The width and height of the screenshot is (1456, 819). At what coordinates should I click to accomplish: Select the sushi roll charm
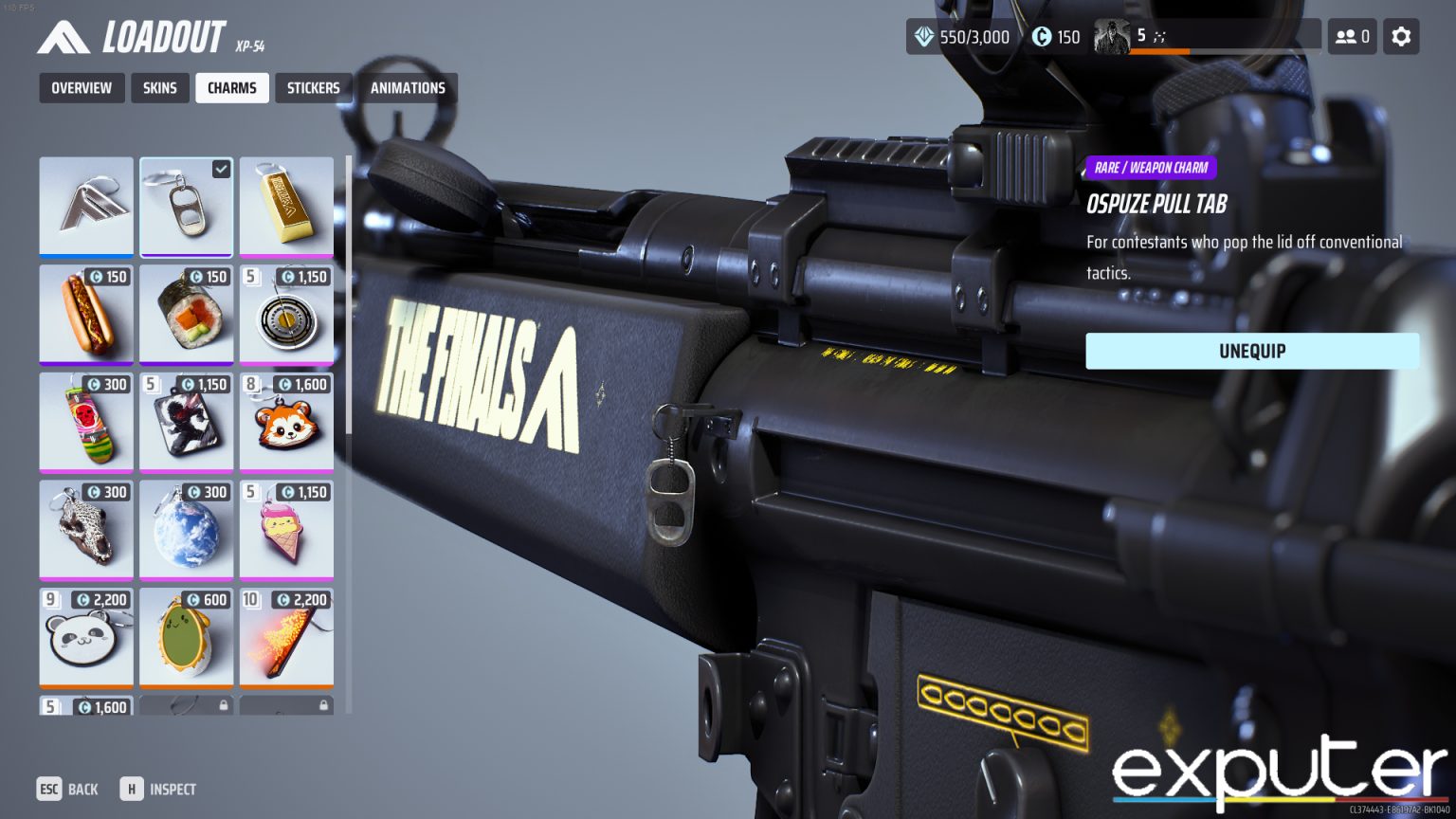click(186, 314)
